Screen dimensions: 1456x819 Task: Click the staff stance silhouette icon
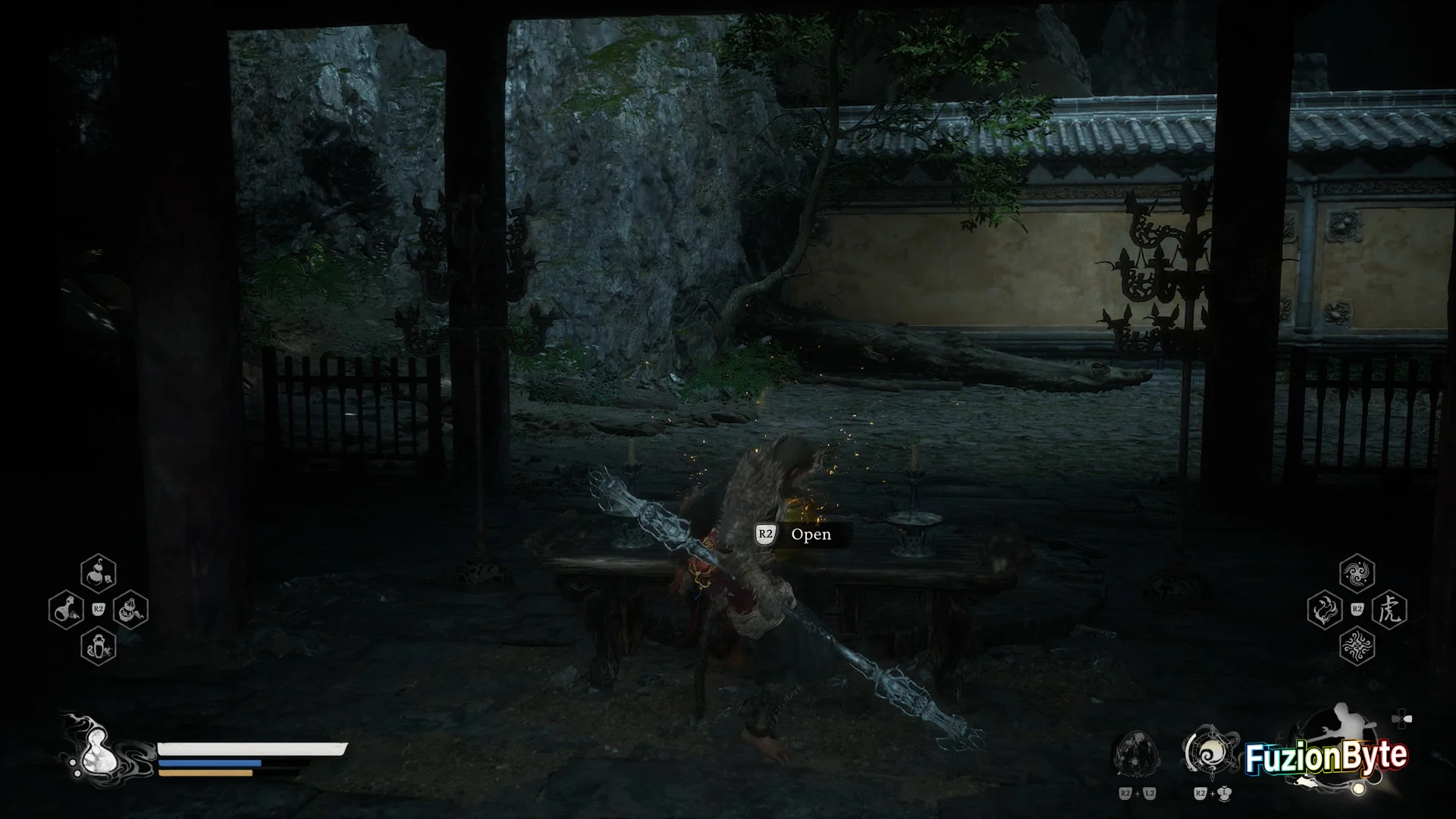tap(1348, 728)
